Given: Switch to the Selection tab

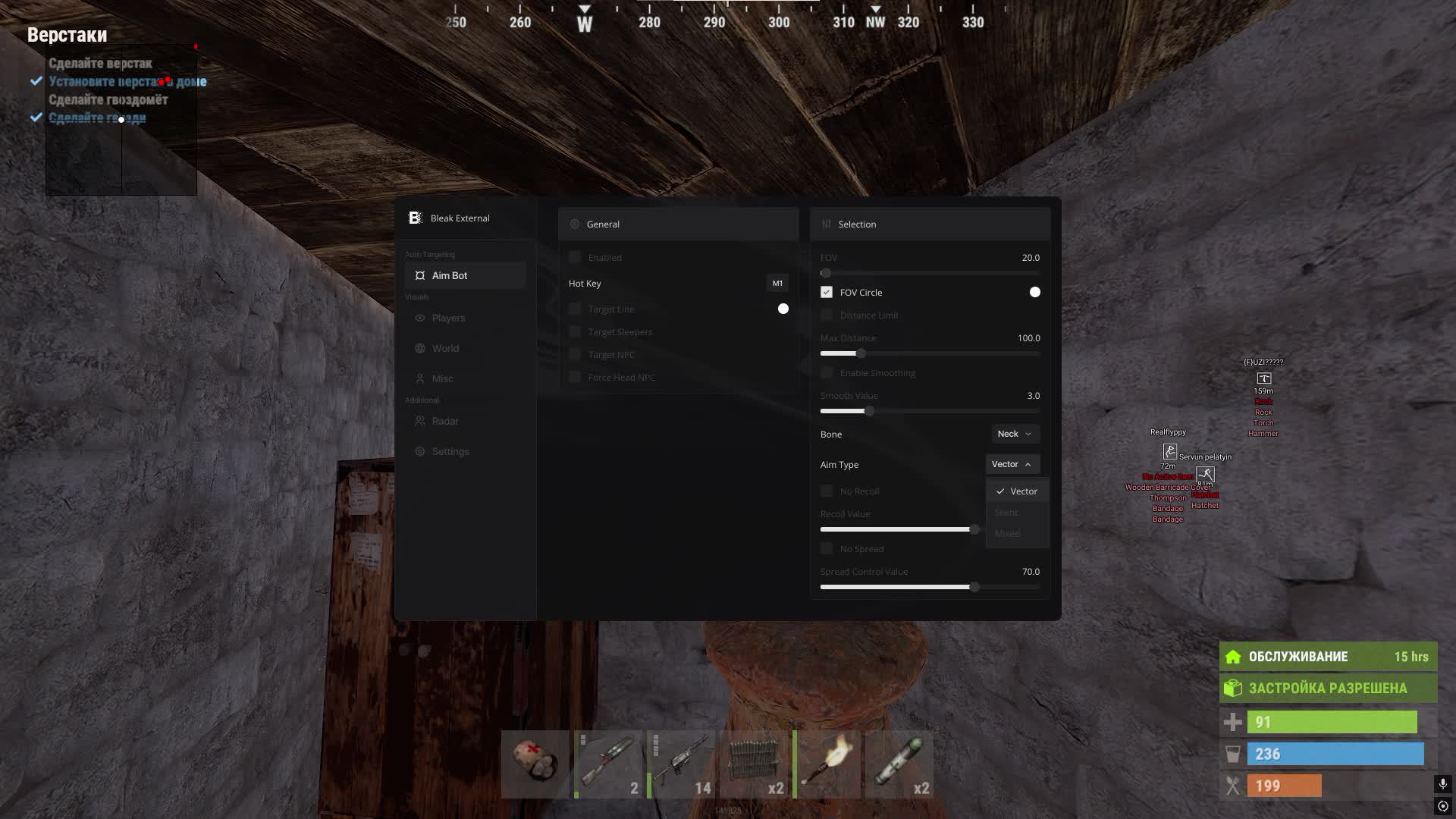Looking at the screenshot, I should (857, 224).
